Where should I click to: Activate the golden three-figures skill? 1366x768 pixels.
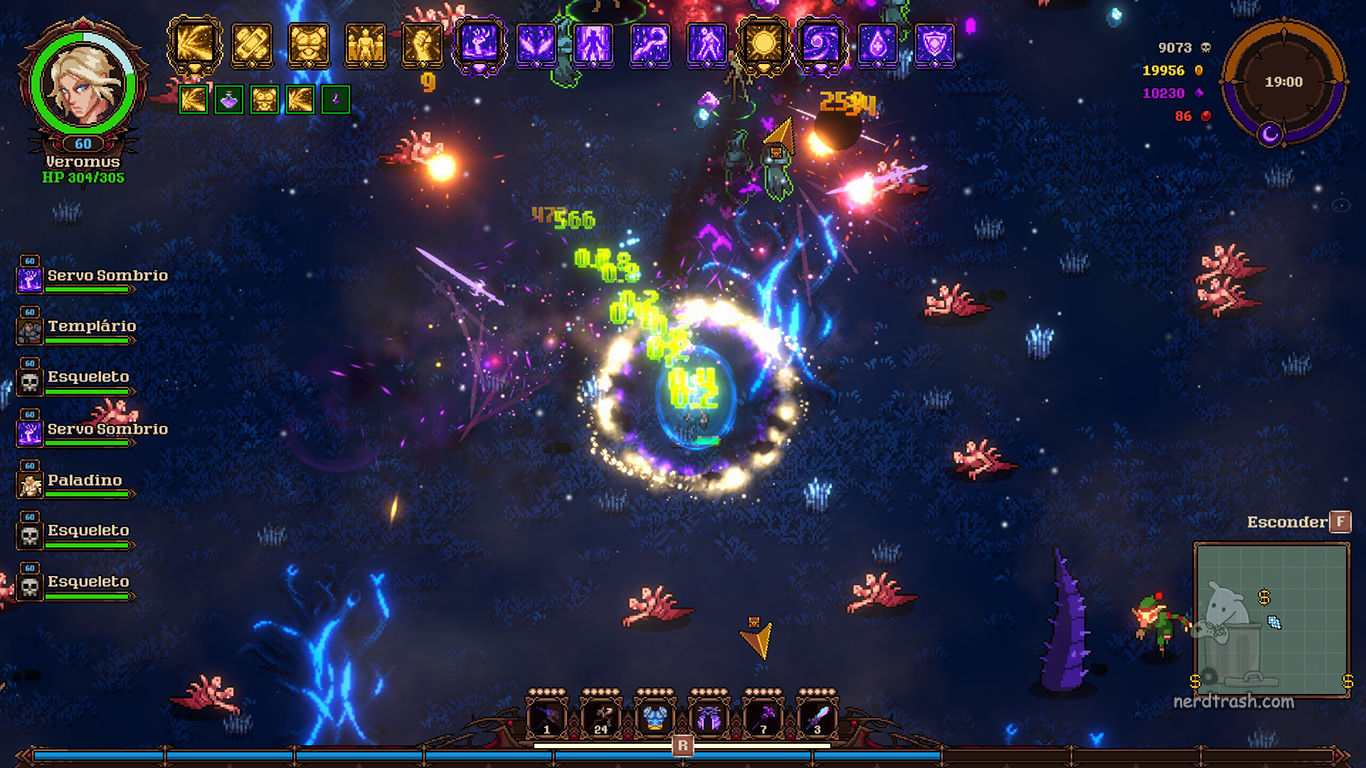click(x=365, y=45)
